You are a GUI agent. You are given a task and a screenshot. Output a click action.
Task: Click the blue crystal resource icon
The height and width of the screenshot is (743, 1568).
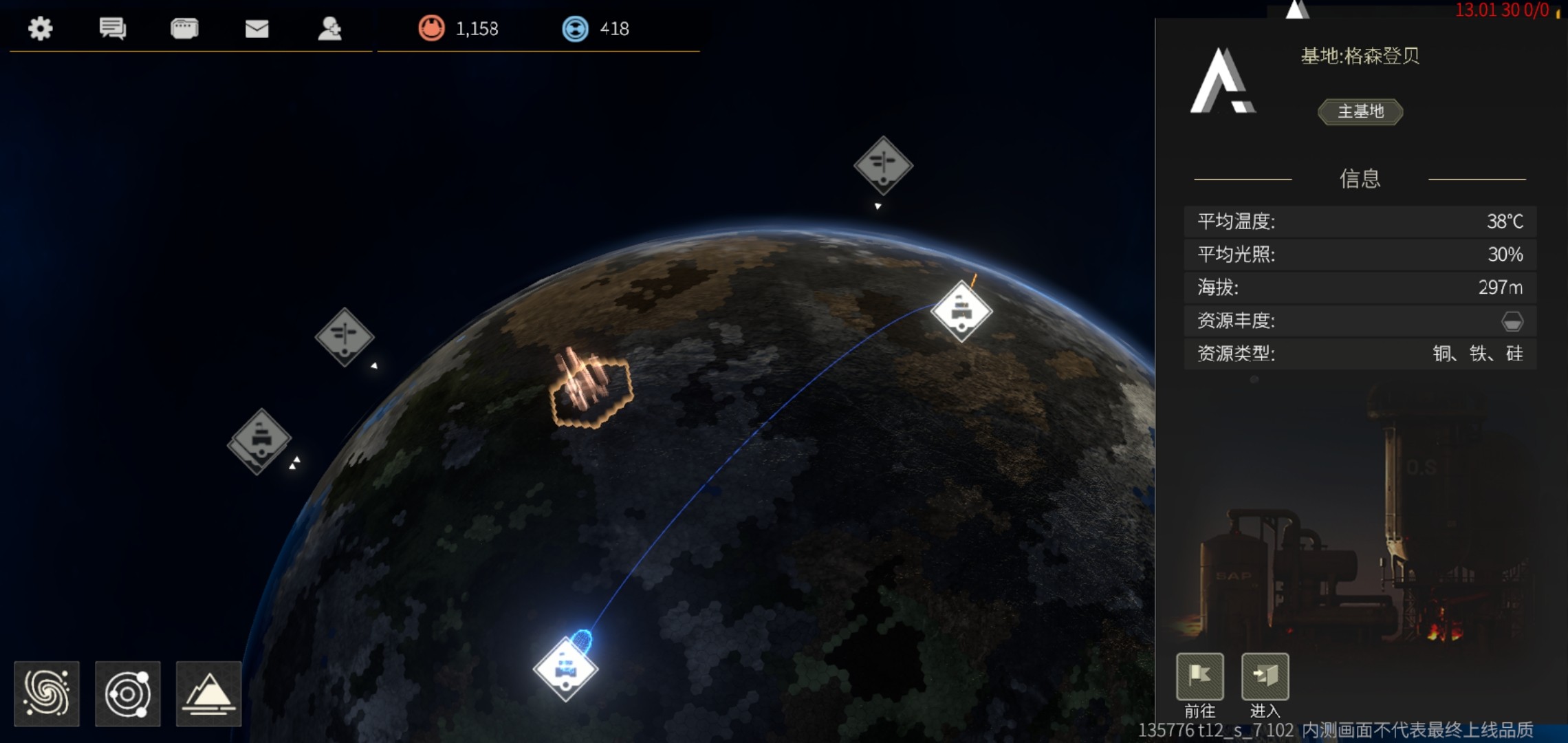tap(575, 28)
